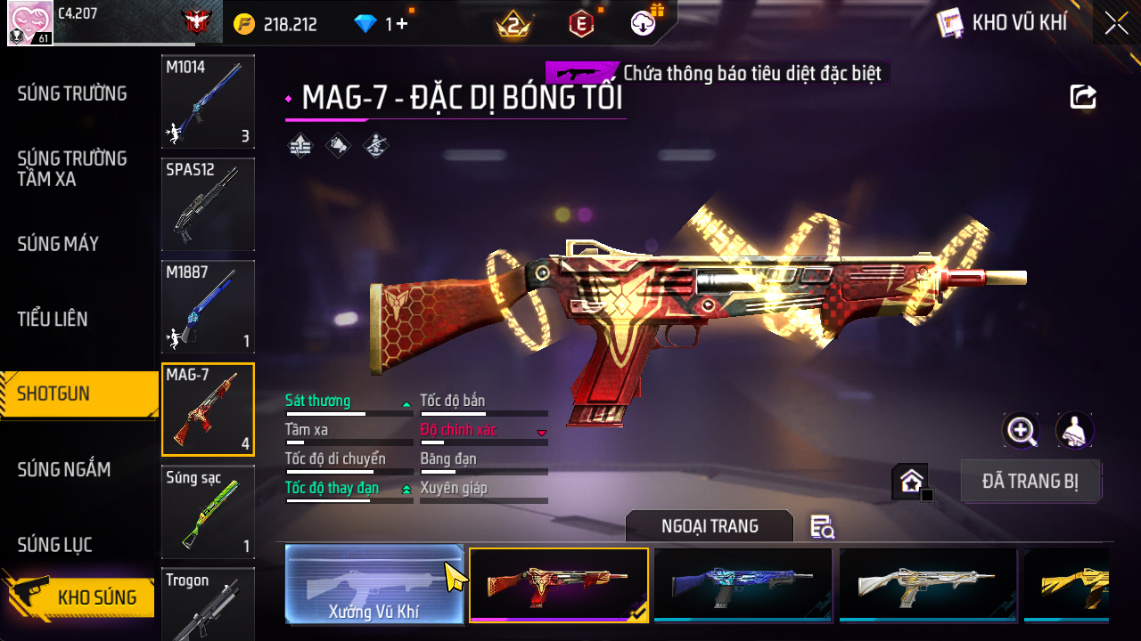Image resolution: width=1141 pixels, height=641 pixels.
Task: Pick the Súng sạc weapon tile
Action: tap(208, 511)
